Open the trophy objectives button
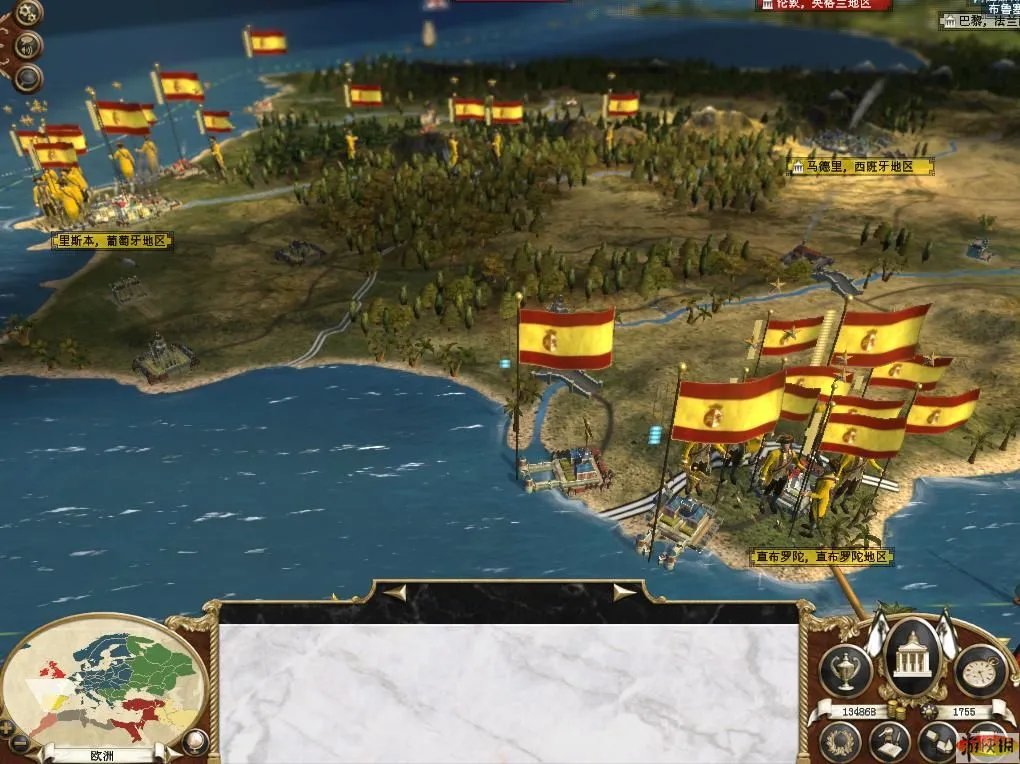The height and width of the screenshot is (764, 1020). [x=845, y=670]
